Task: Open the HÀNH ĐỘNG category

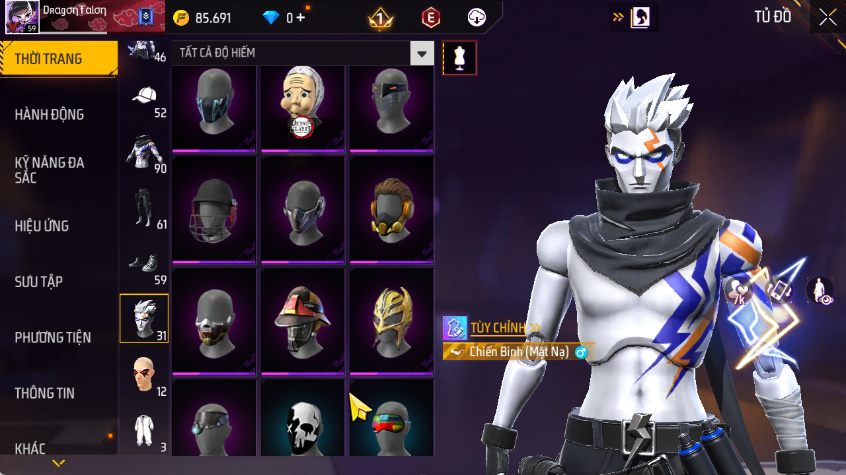Action: (50, 115)
